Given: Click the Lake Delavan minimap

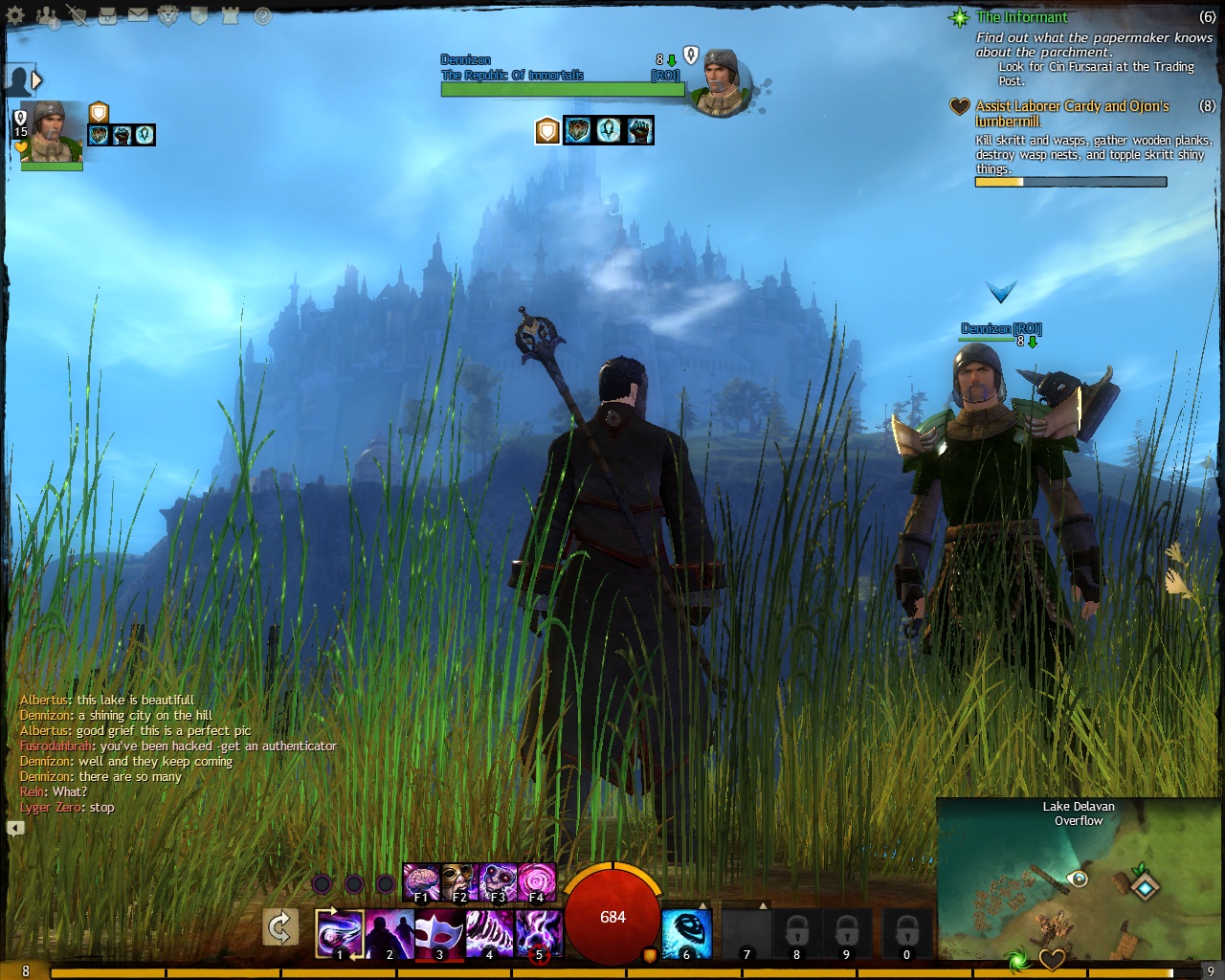Looking at the screenshot, I should point(1079,887).
